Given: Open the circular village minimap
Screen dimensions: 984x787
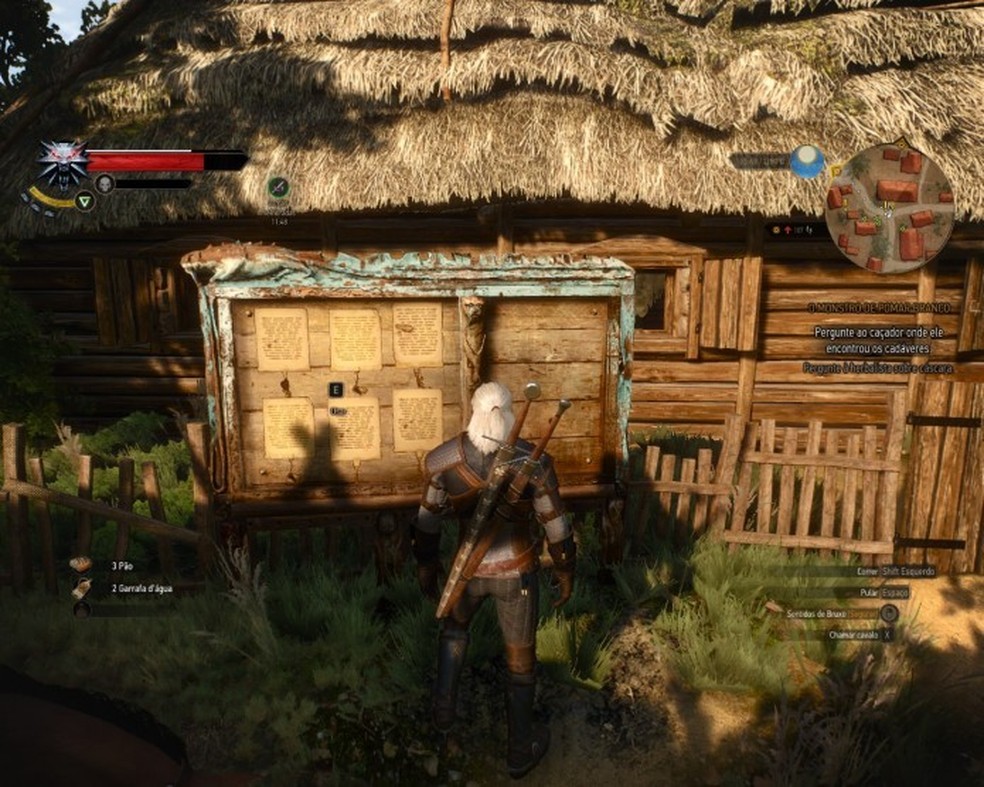Looking at the screenshot, I should (889, 207).
